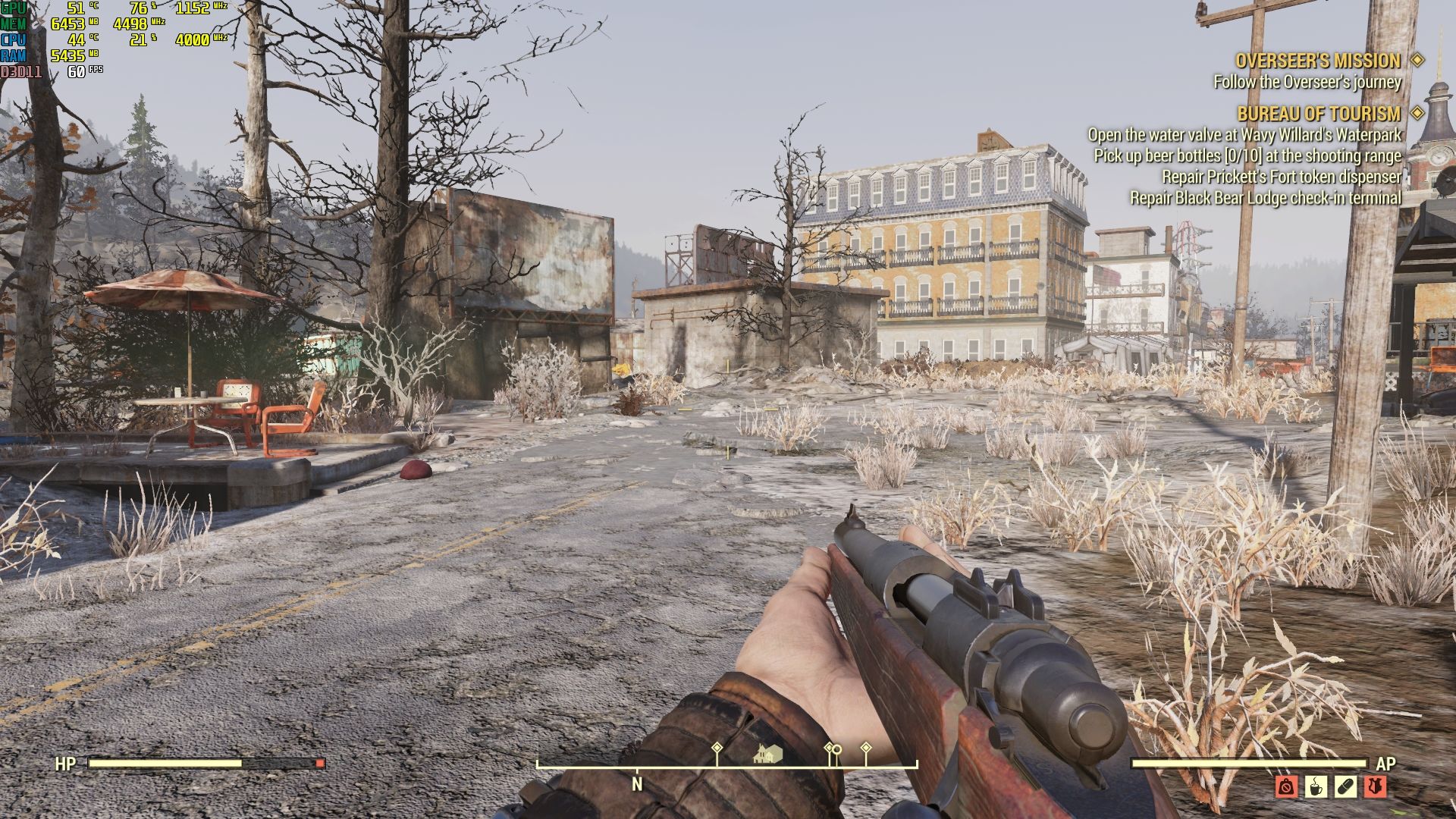Select the Overseer's Mission quest title
Screen dimensions: 1456x819
pyautogui.click(x=1318, y=61)
